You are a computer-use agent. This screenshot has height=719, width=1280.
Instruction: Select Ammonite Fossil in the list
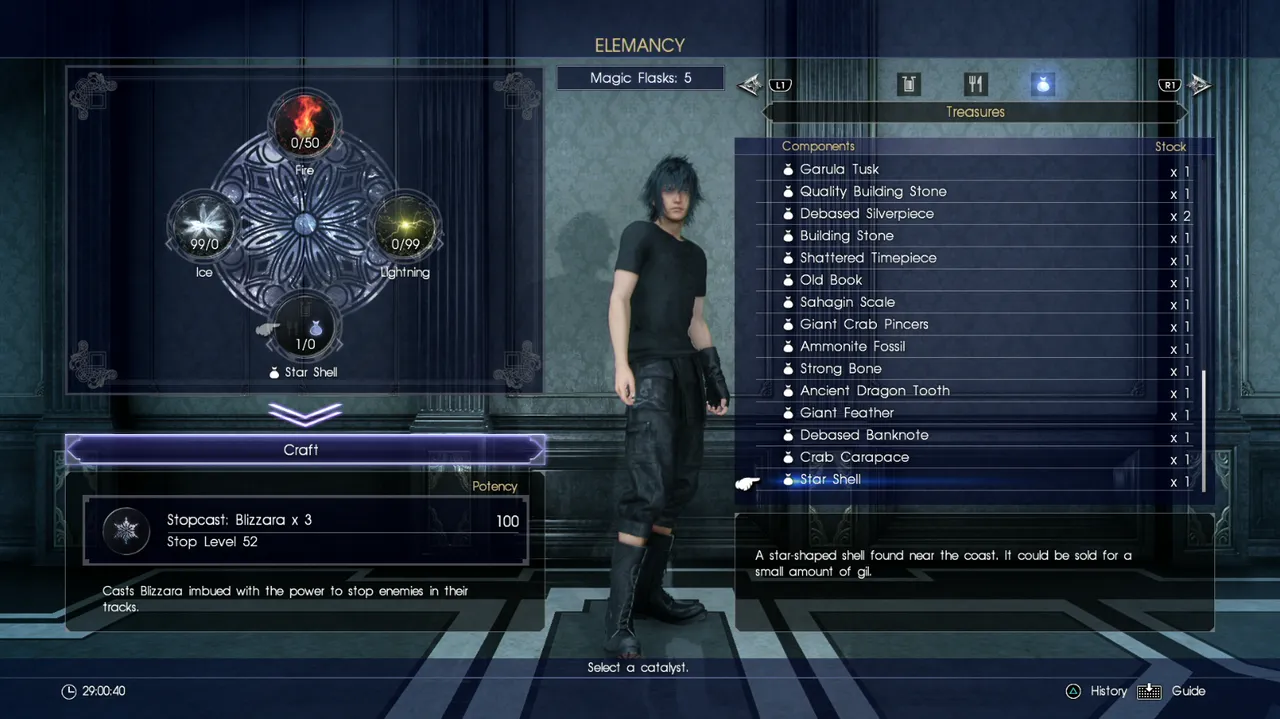click(x=852, y=346)
